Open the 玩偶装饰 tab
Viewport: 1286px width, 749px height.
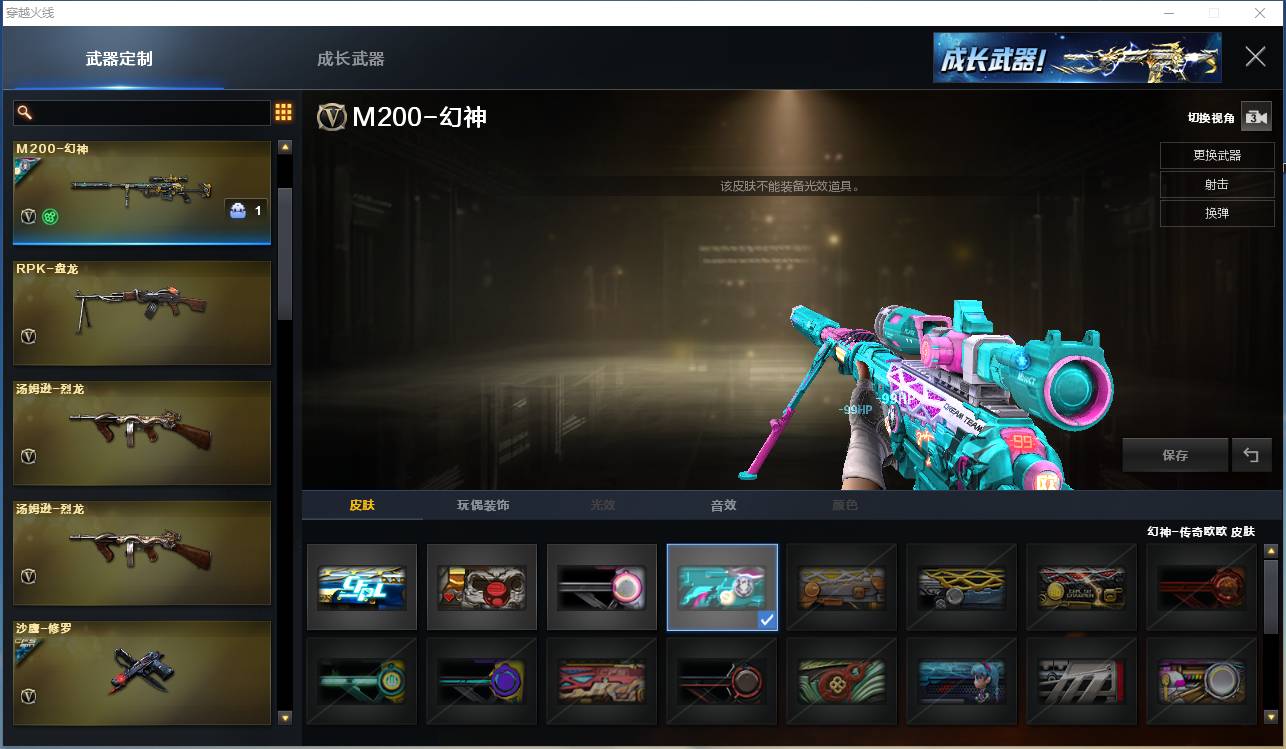[x=483, y=505]
